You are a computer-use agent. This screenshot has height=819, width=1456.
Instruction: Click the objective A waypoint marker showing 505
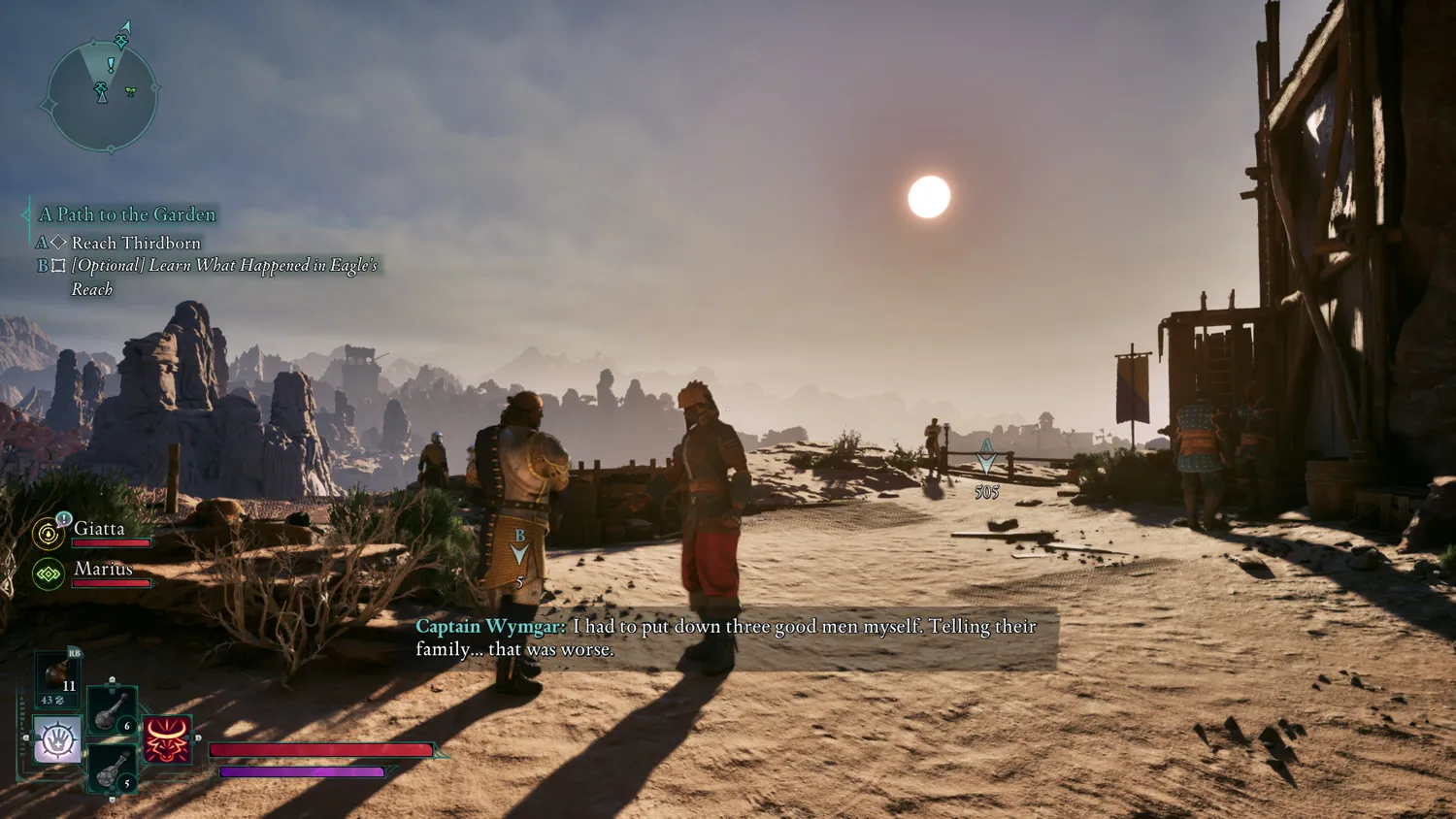coord(986,459)
